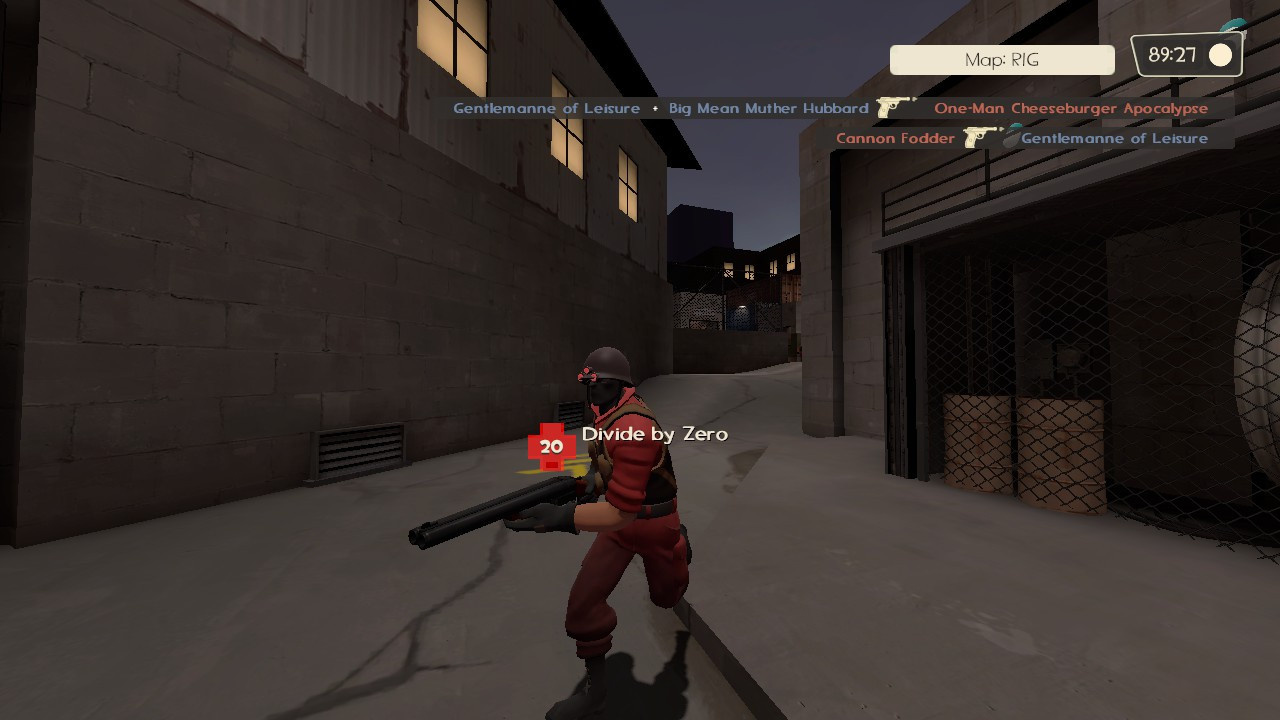This screenshot has width=1280, height=720.
Task: Open the Map: RIG info panel
Action: 1001,59
